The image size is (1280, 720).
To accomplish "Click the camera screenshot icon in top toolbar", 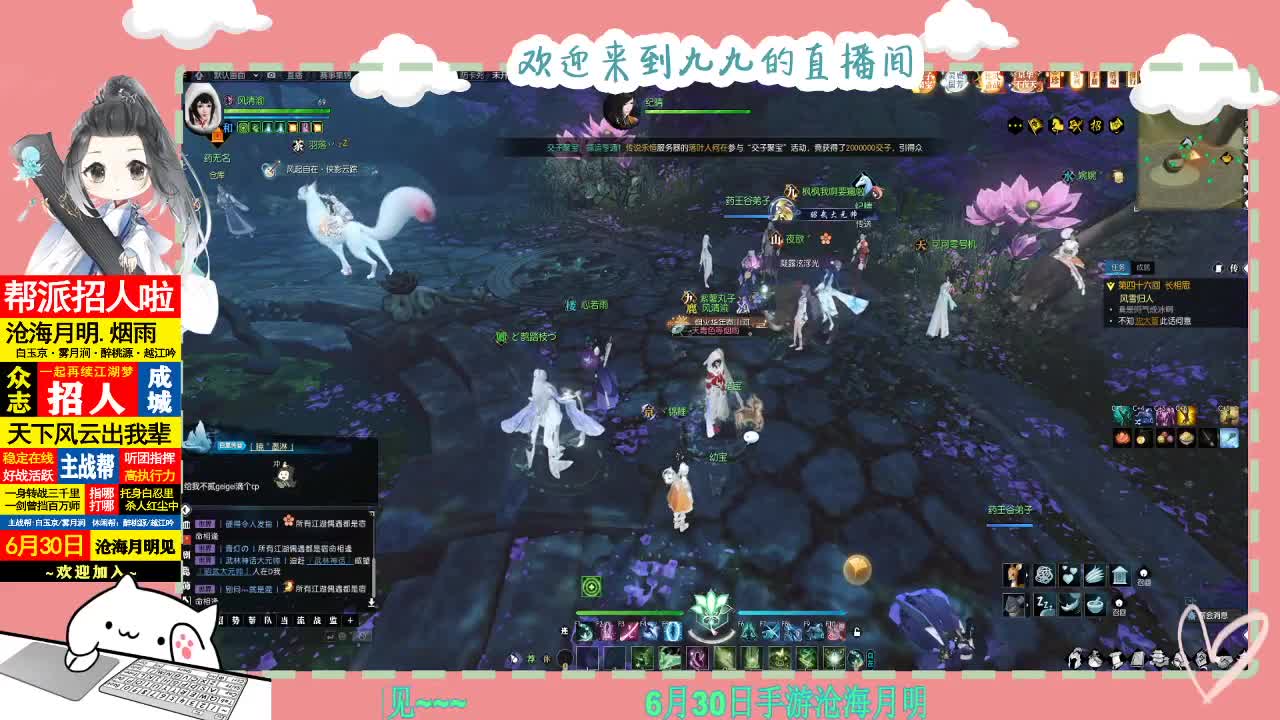I will click(x=271, y=75).
